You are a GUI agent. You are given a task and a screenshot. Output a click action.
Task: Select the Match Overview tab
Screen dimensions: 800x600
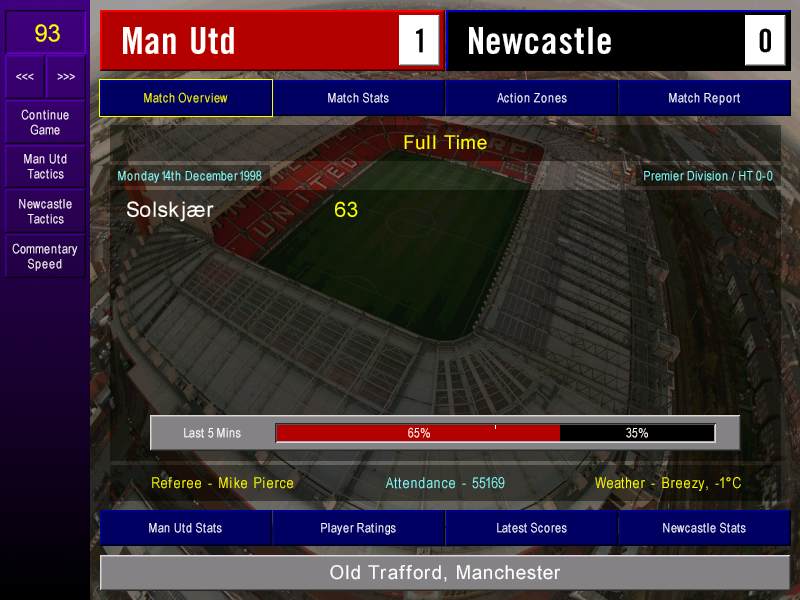185,98
